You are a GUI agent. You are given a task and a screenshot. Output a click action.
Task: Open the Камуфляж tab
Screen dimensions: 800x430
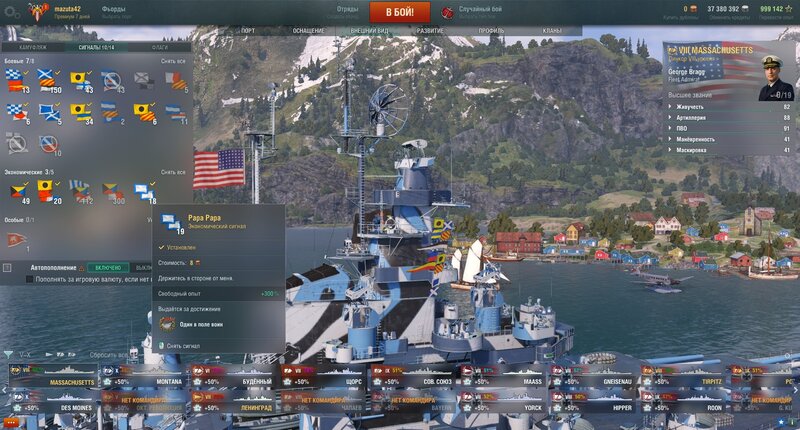pos(27,46)
